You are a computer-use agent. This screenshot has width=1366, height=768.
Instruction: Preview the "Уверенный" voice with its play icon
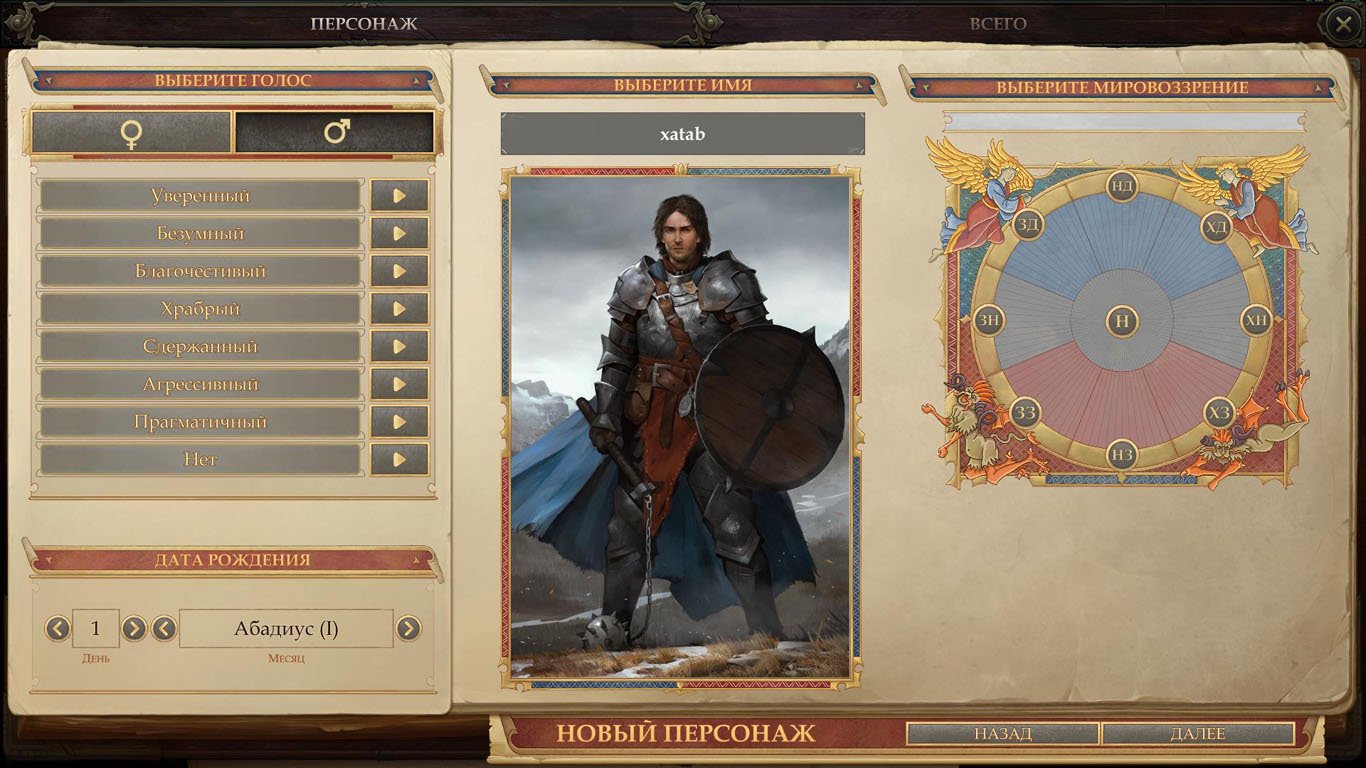click(399, 195)
